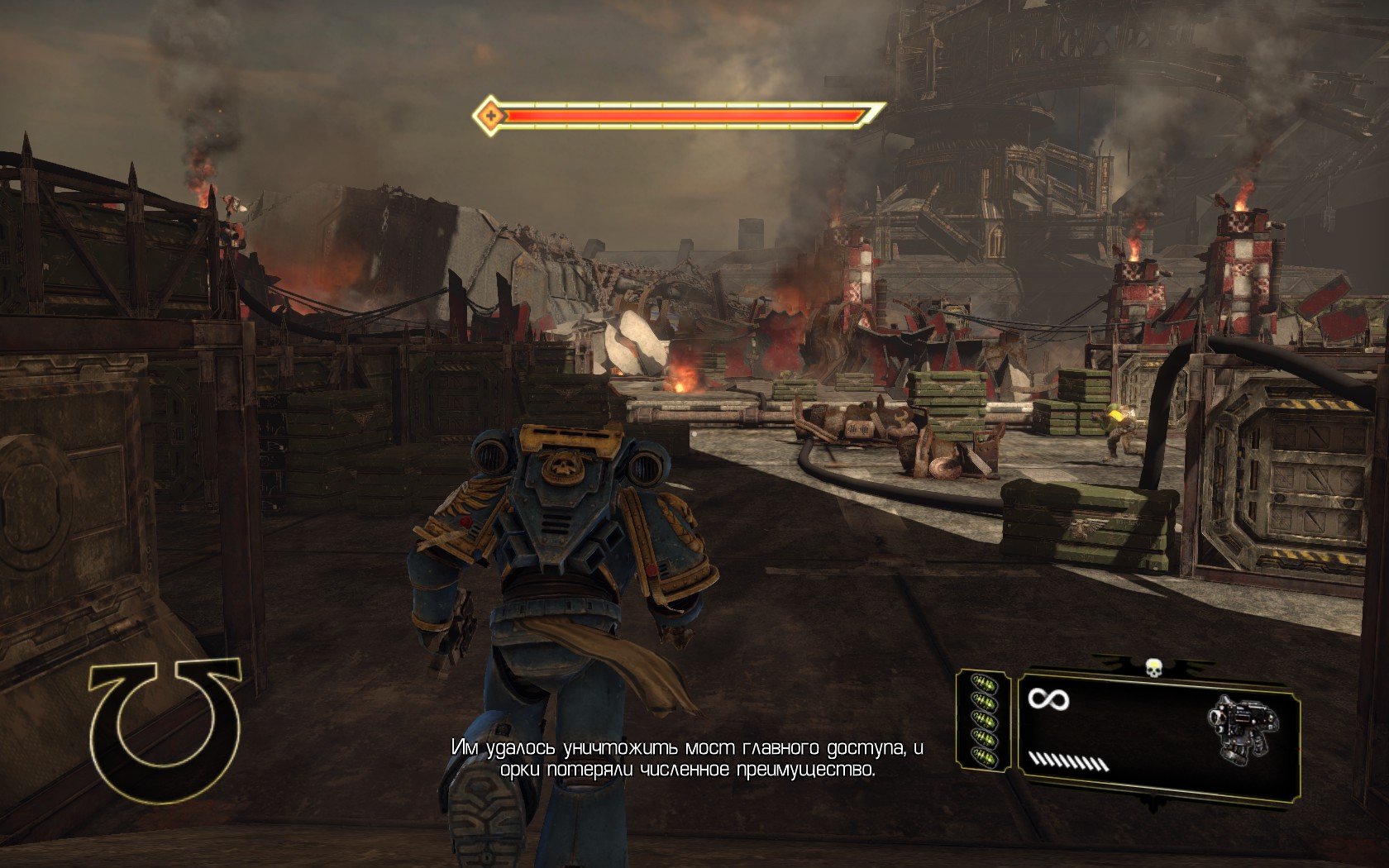Image resolution: width=1389 pixels, height=868 pixels.
Task: Click the bottom frag grenade icon
Action: (985, 754)
